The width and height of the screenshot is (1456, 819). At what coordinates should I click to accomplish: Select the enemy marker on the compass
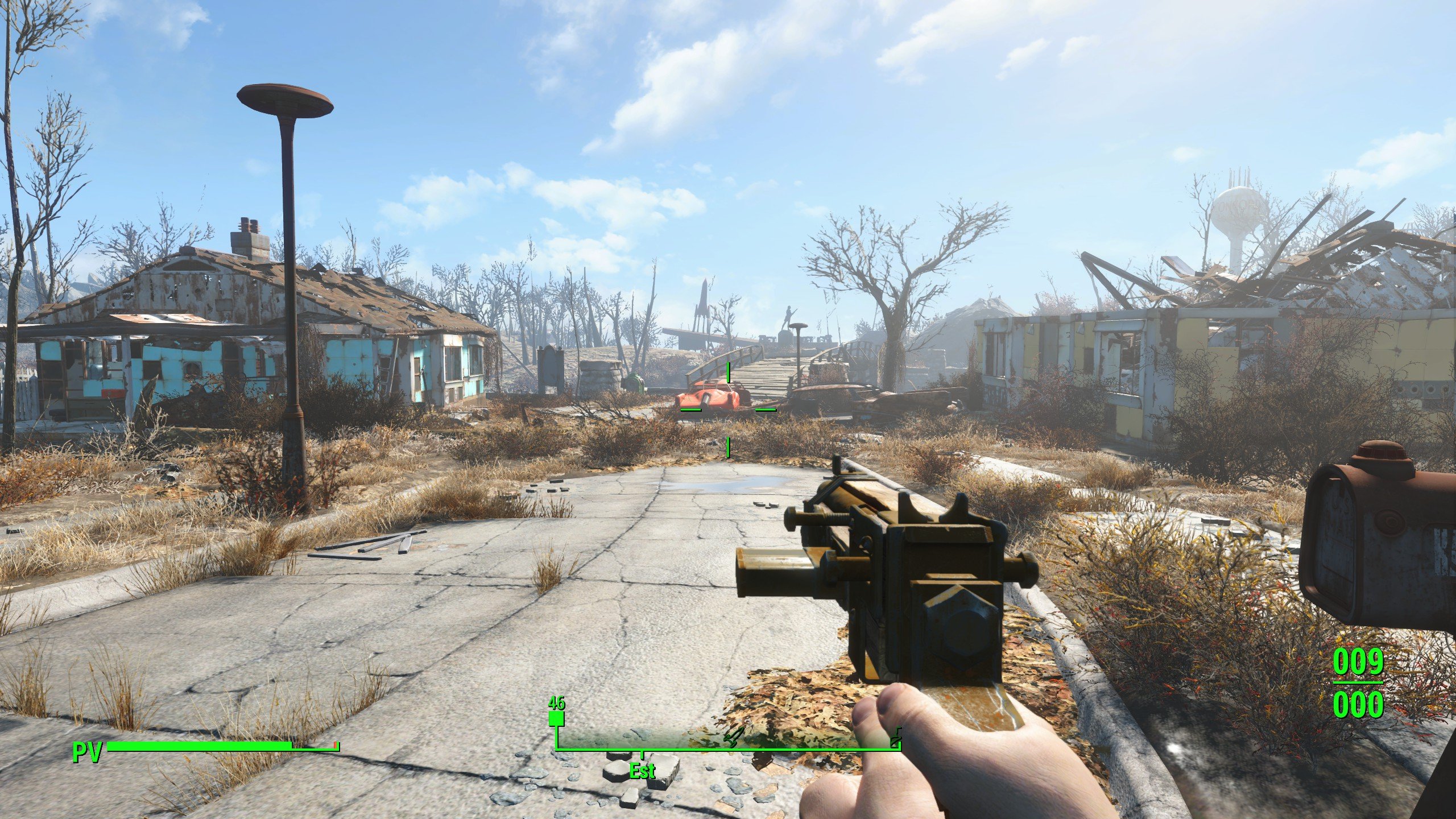coord(732,737)
